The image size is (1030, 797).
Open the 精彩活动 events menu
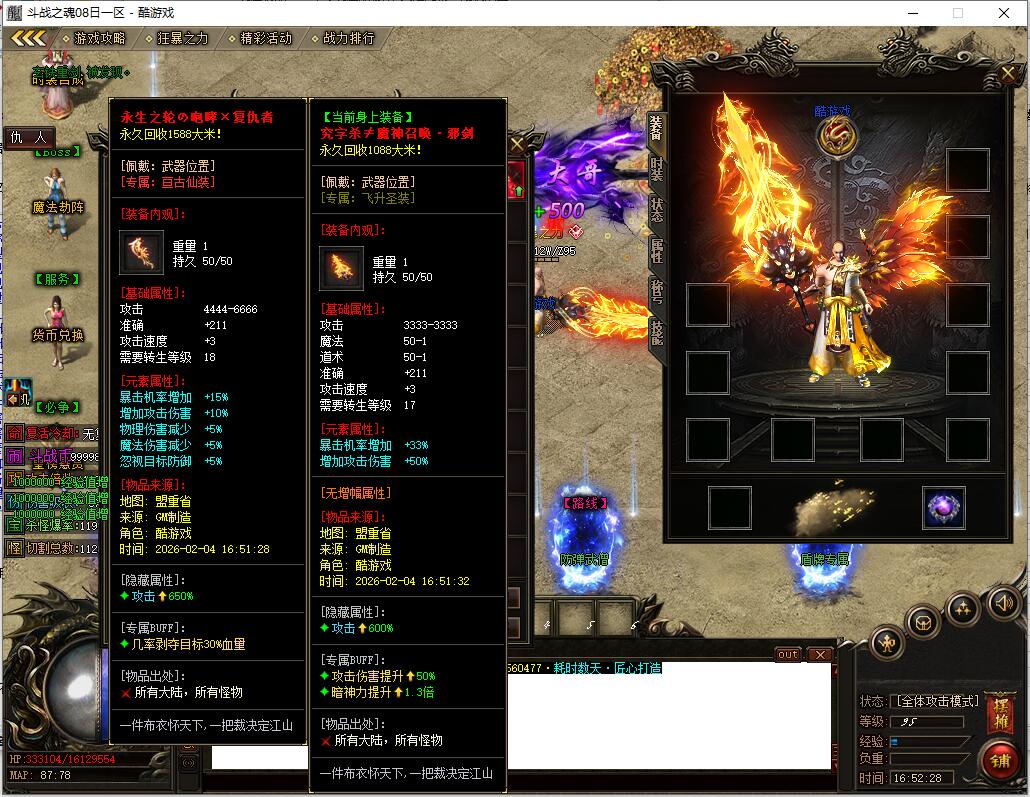[265, 38]
